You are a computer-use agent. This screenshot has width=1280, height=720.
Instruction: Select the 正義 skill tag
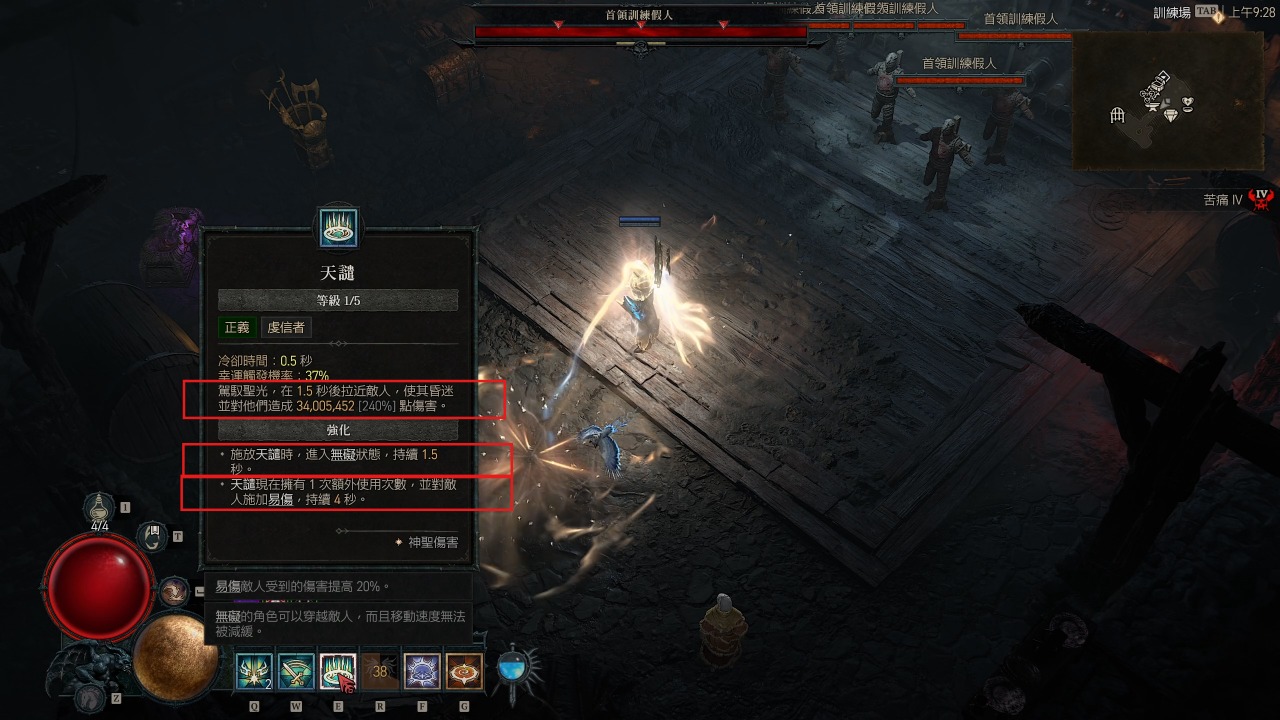[237, 327]
